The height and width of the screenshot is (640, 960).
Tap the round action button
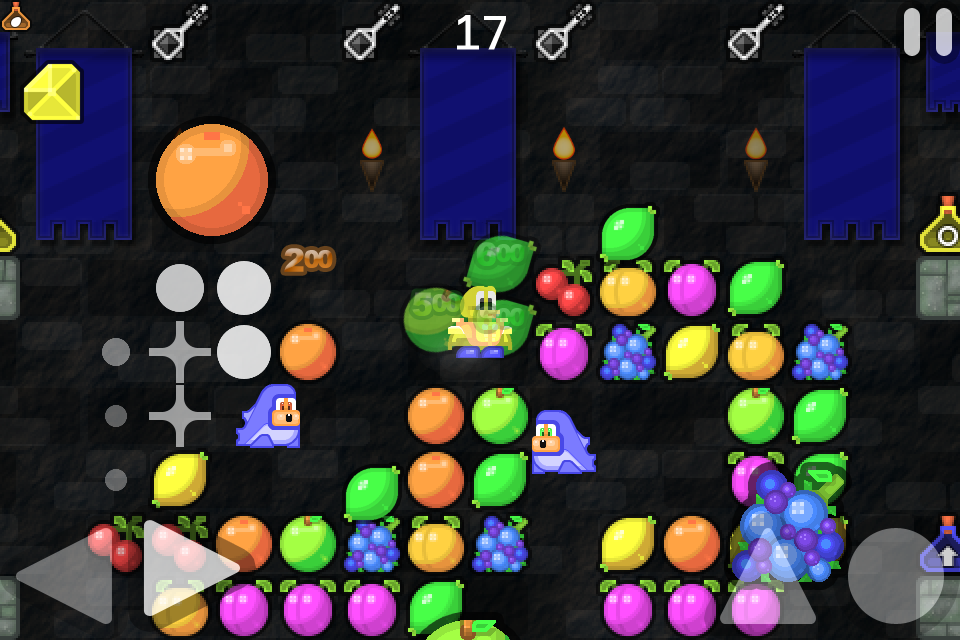[x=895, y=576]
